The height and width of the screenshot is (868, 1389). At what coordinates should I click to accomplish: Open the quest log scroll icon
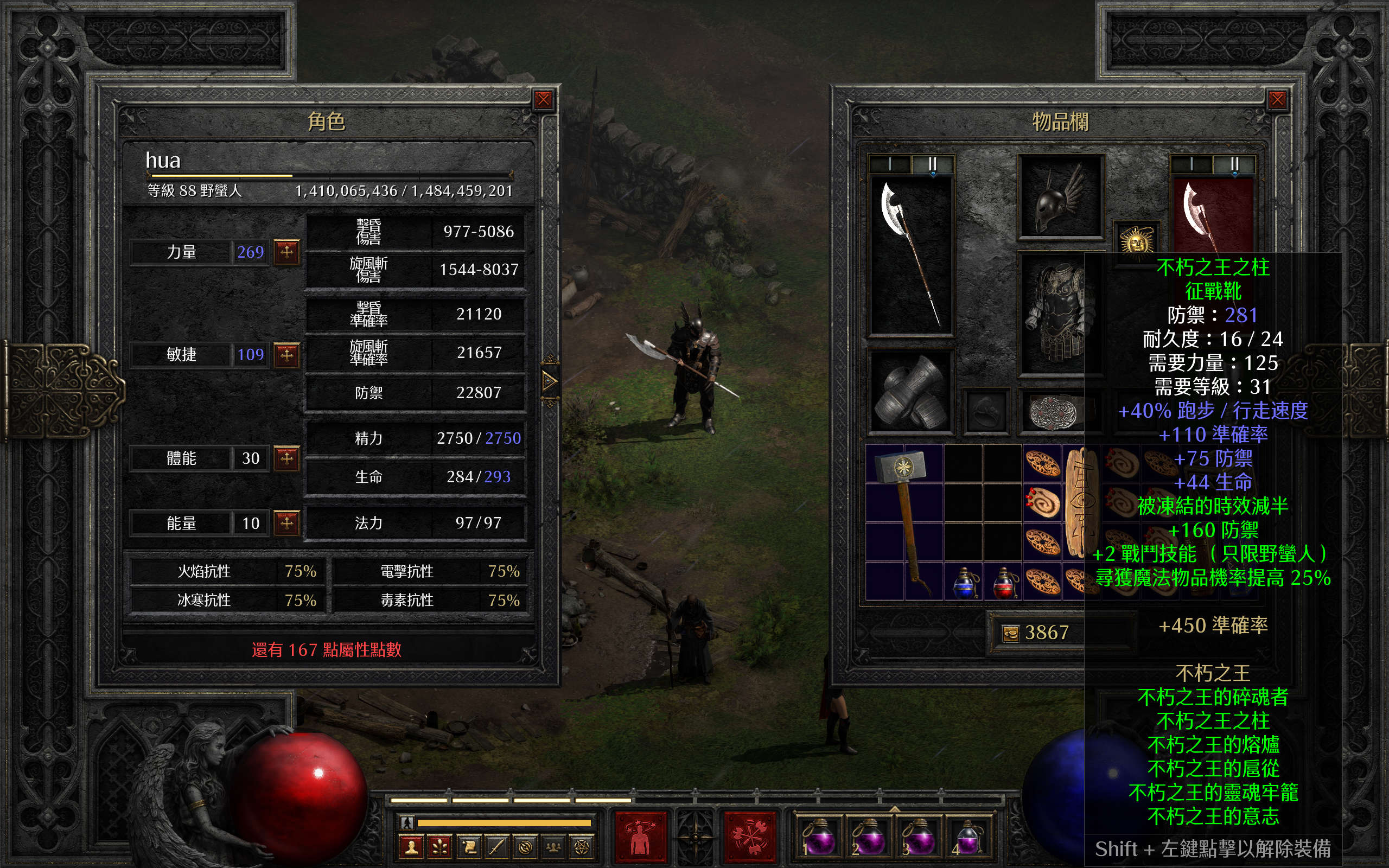[x=468, y=847]
